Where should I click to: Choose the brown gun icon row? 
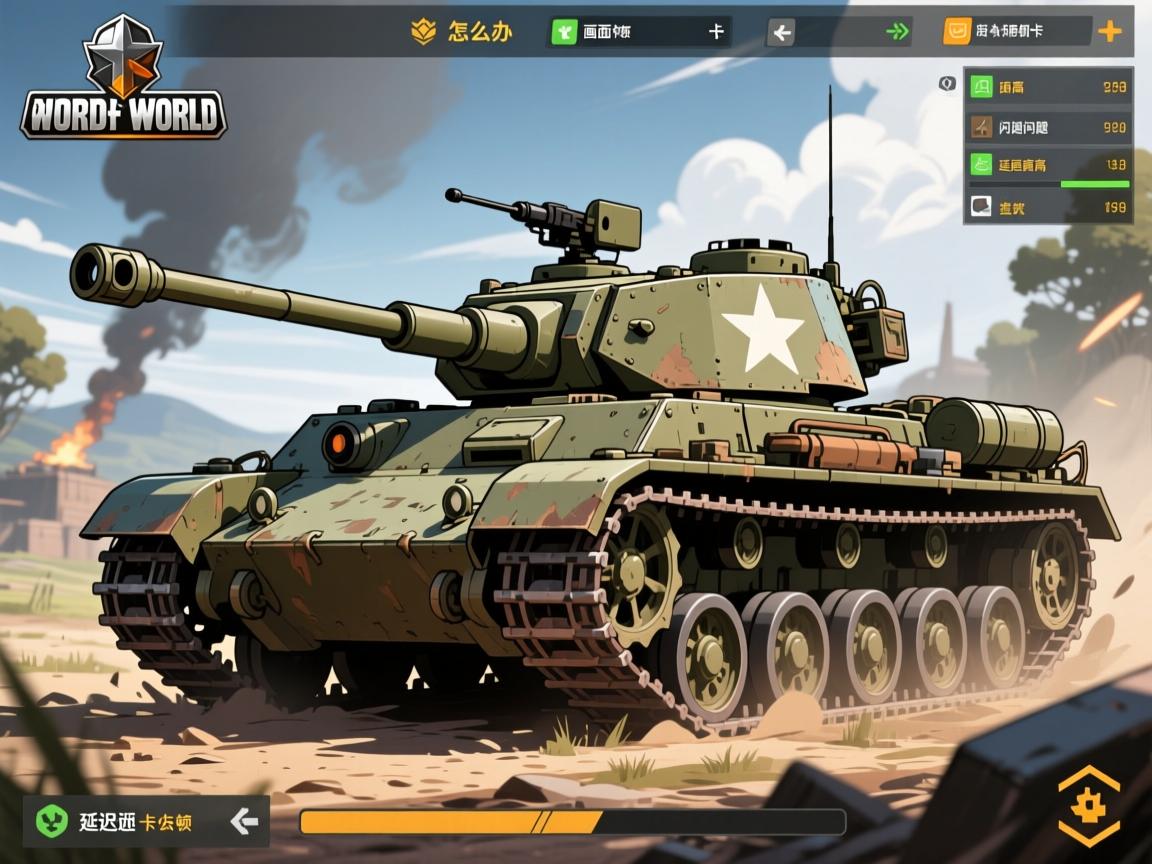tap(1048, 127)
